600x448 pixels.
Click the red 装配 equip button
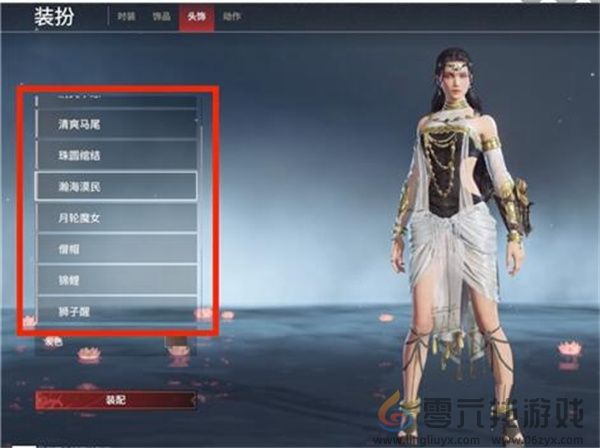[116, 399]
